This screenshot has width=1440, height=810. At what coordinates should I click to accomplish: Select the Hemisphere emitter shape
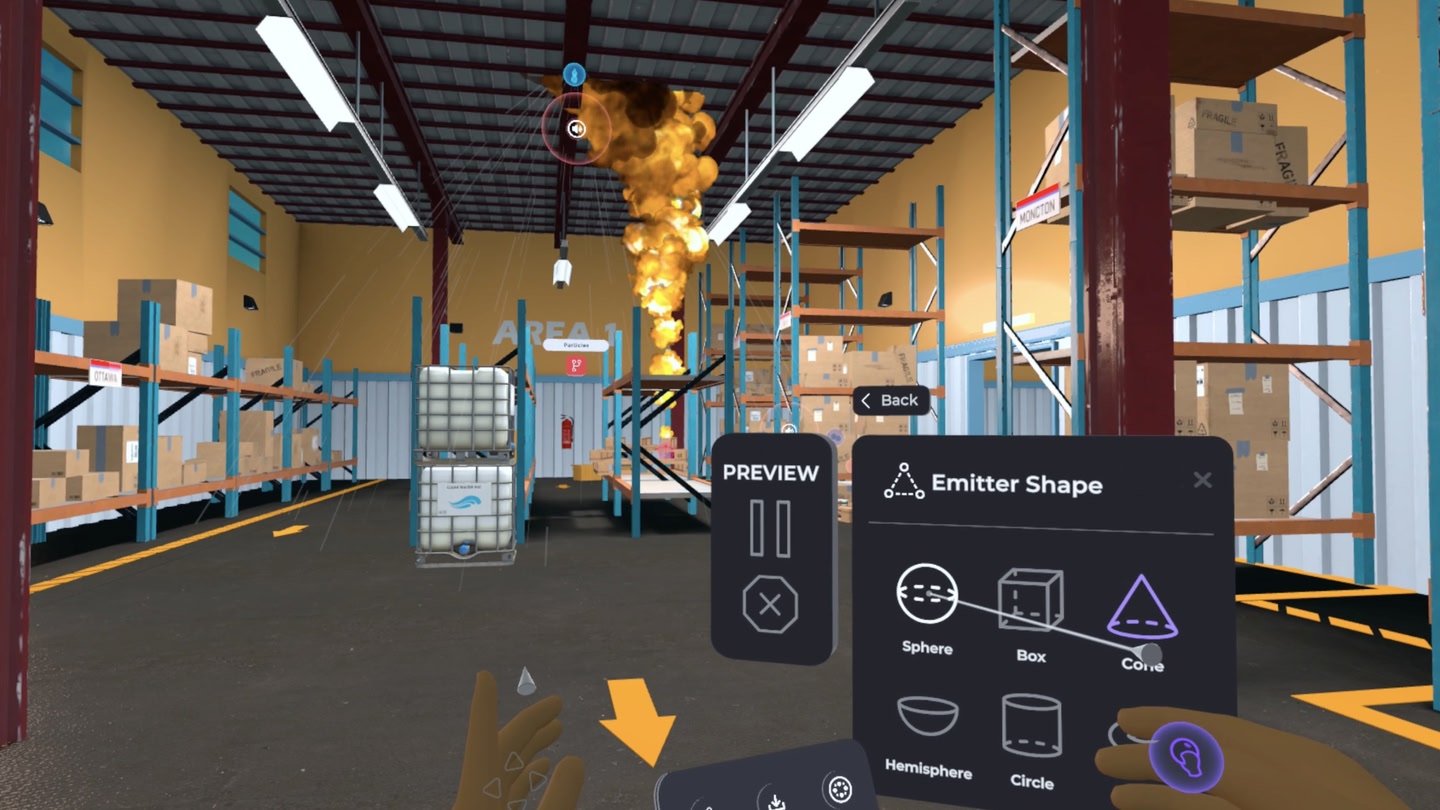(927, 720)
